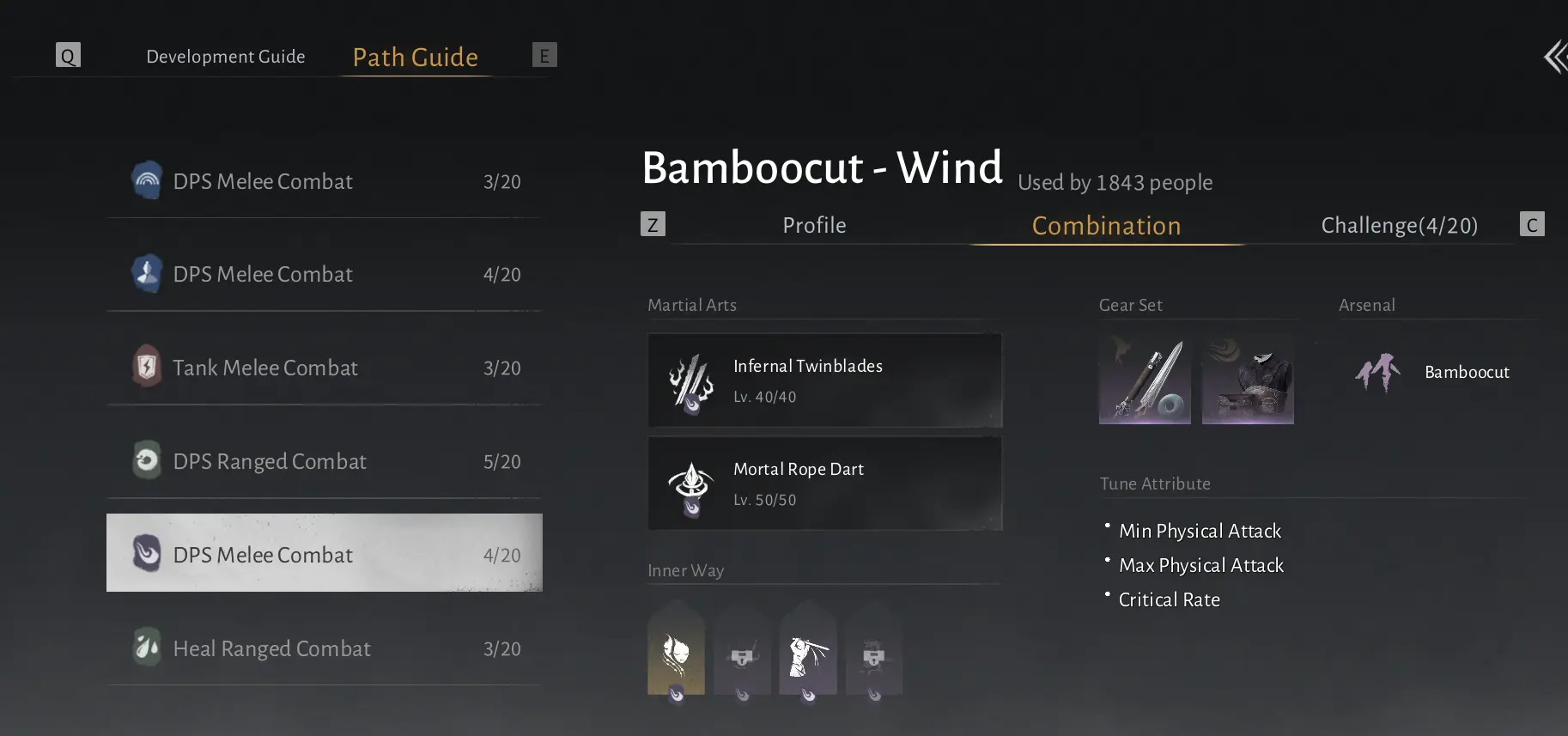Select the Mortal Rope Dart martial art
The width and height of the screenshot is (1568, 736).
click(x=824, y=484)
